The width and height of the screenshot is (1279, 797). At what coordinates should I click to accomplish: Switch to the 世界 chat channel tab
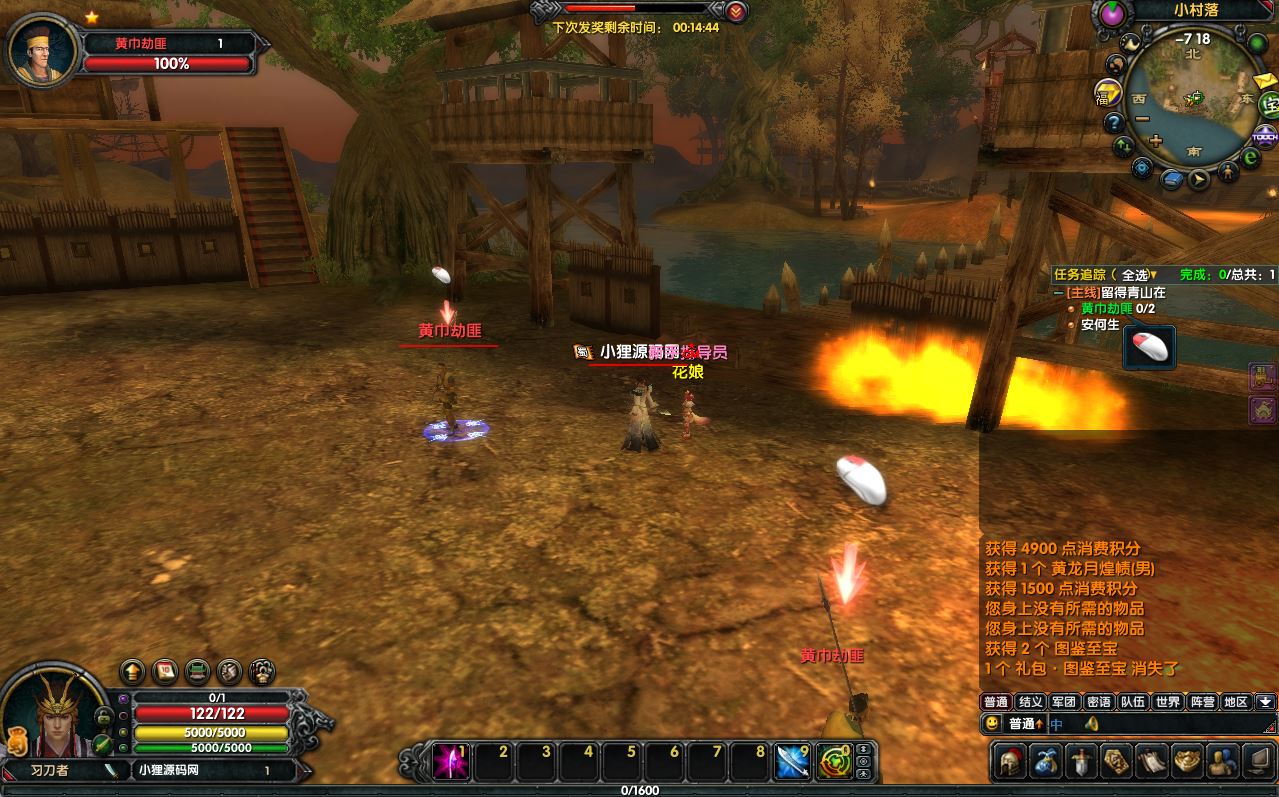point(1167,702)
